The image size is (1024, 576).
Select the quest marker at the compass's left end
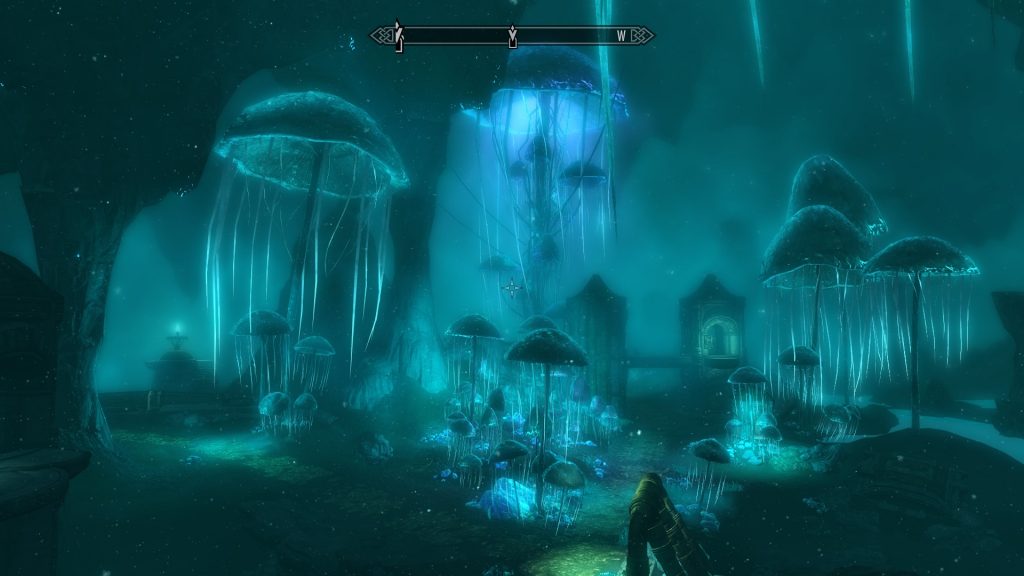(398, 36)
